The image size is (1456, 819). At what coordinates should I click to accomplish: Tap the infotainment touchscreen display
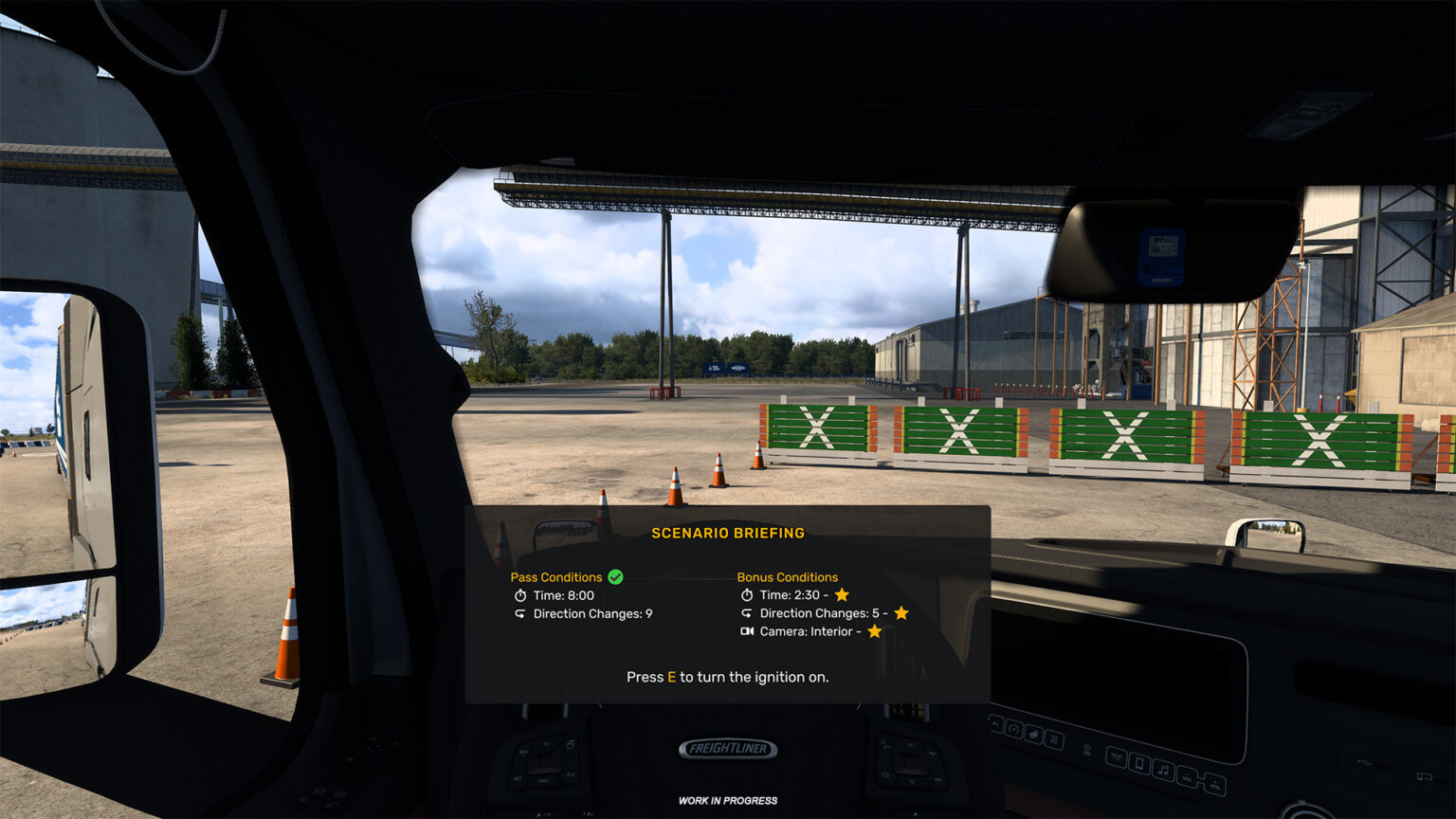pos(1119,673)
